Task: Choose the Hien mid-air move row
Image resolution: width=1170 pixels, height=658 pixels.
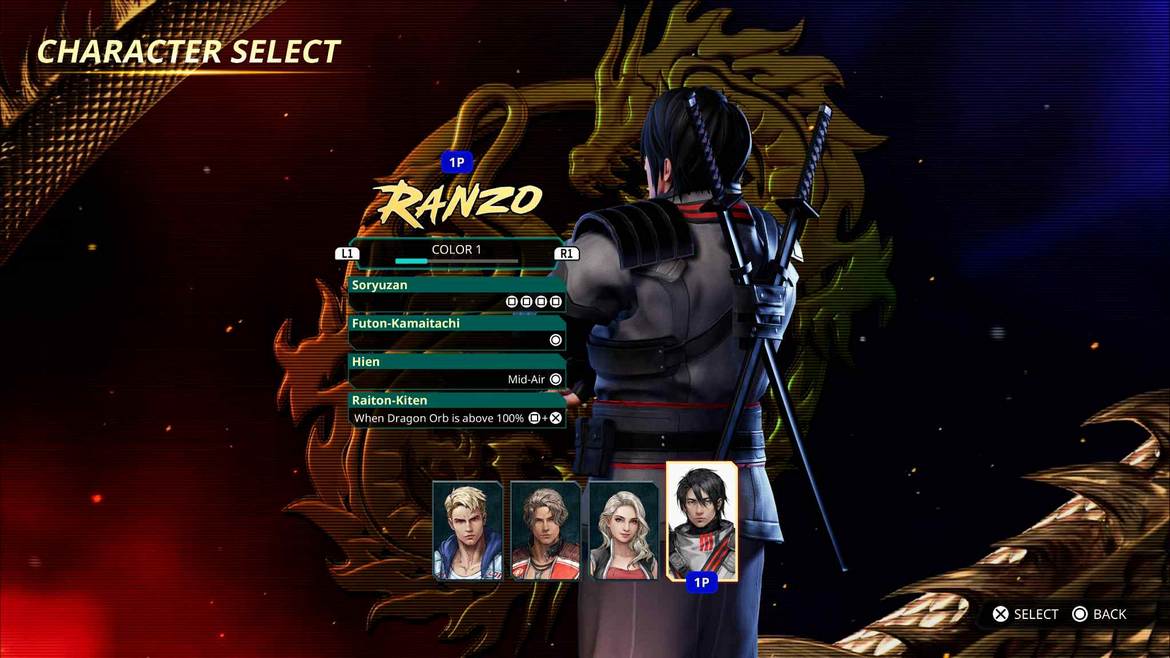Action: click(x=457, y=370)
